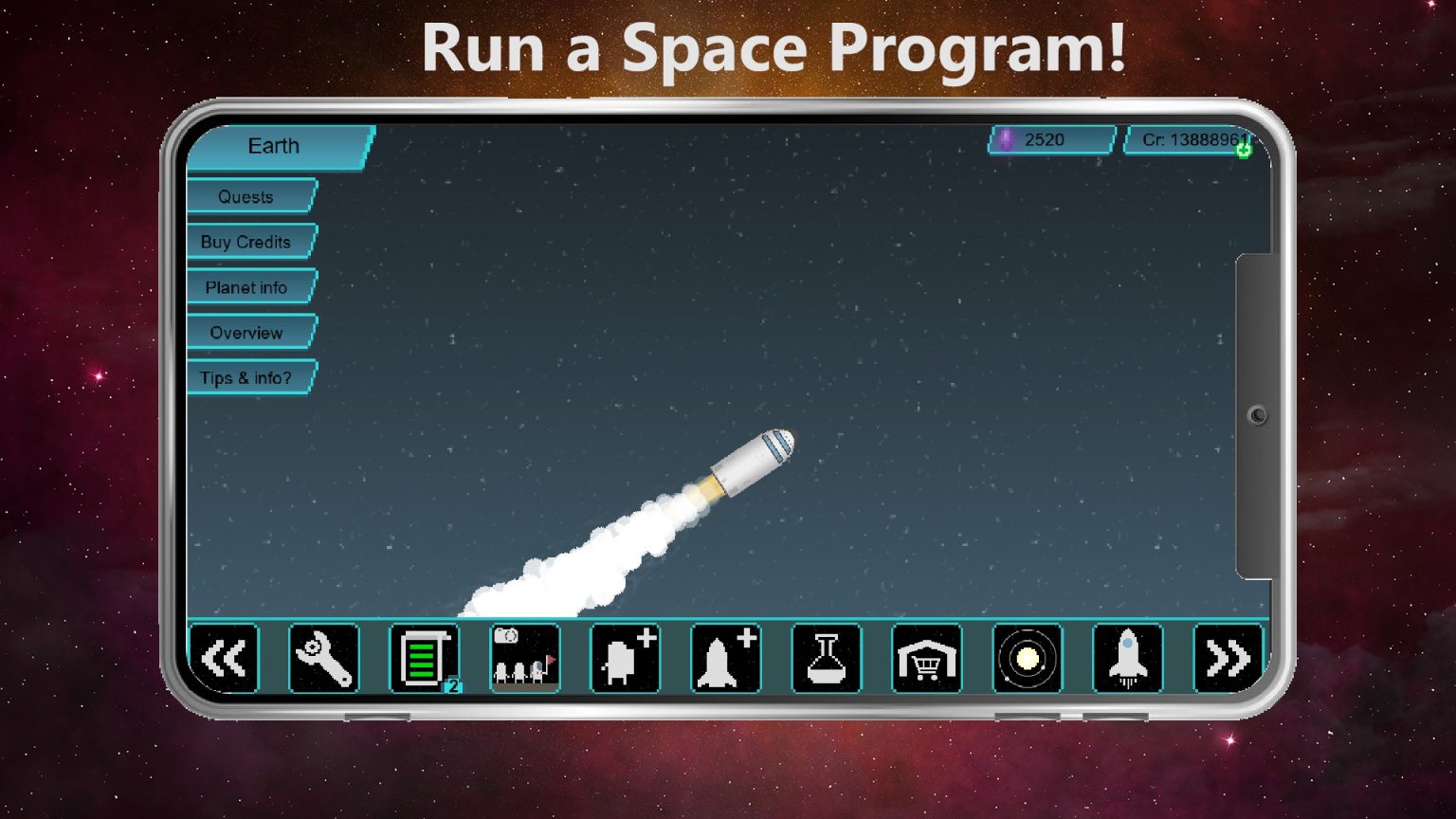The width and height of the screenshot is (1456, 819).
Task: View Planet info
Action: click(x=247, y=287)
